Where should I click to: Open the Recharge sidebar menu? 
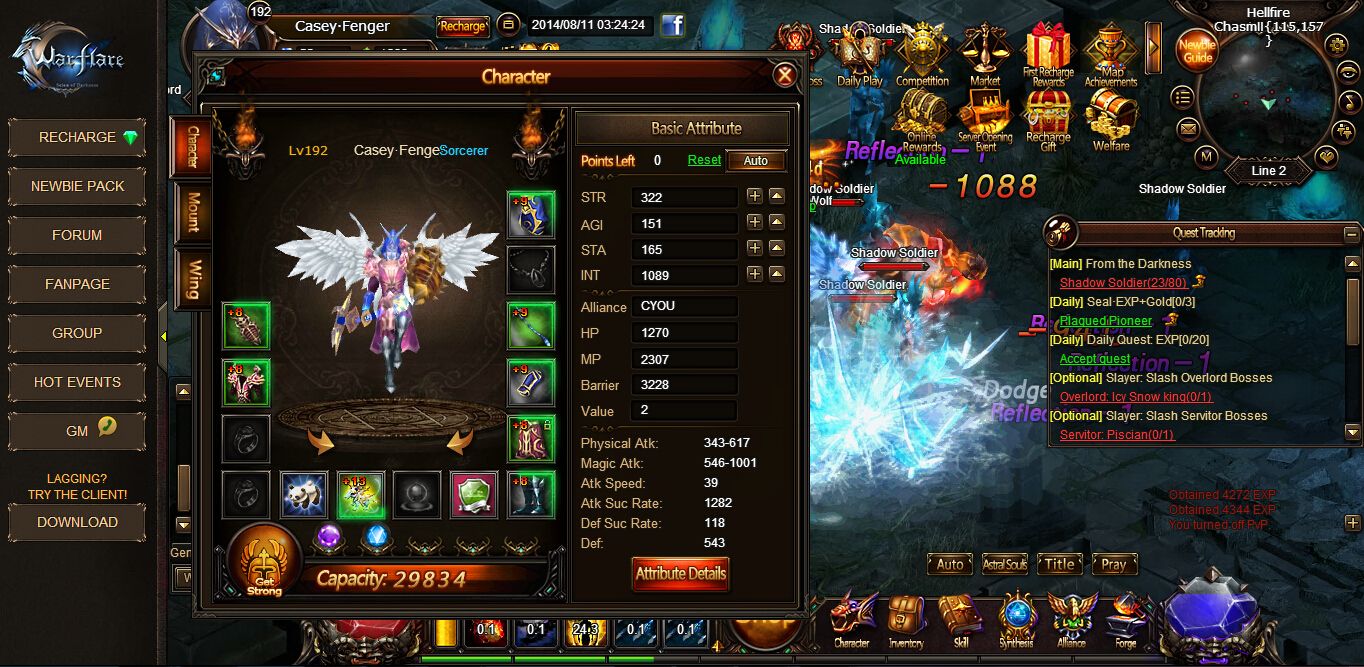78,137
